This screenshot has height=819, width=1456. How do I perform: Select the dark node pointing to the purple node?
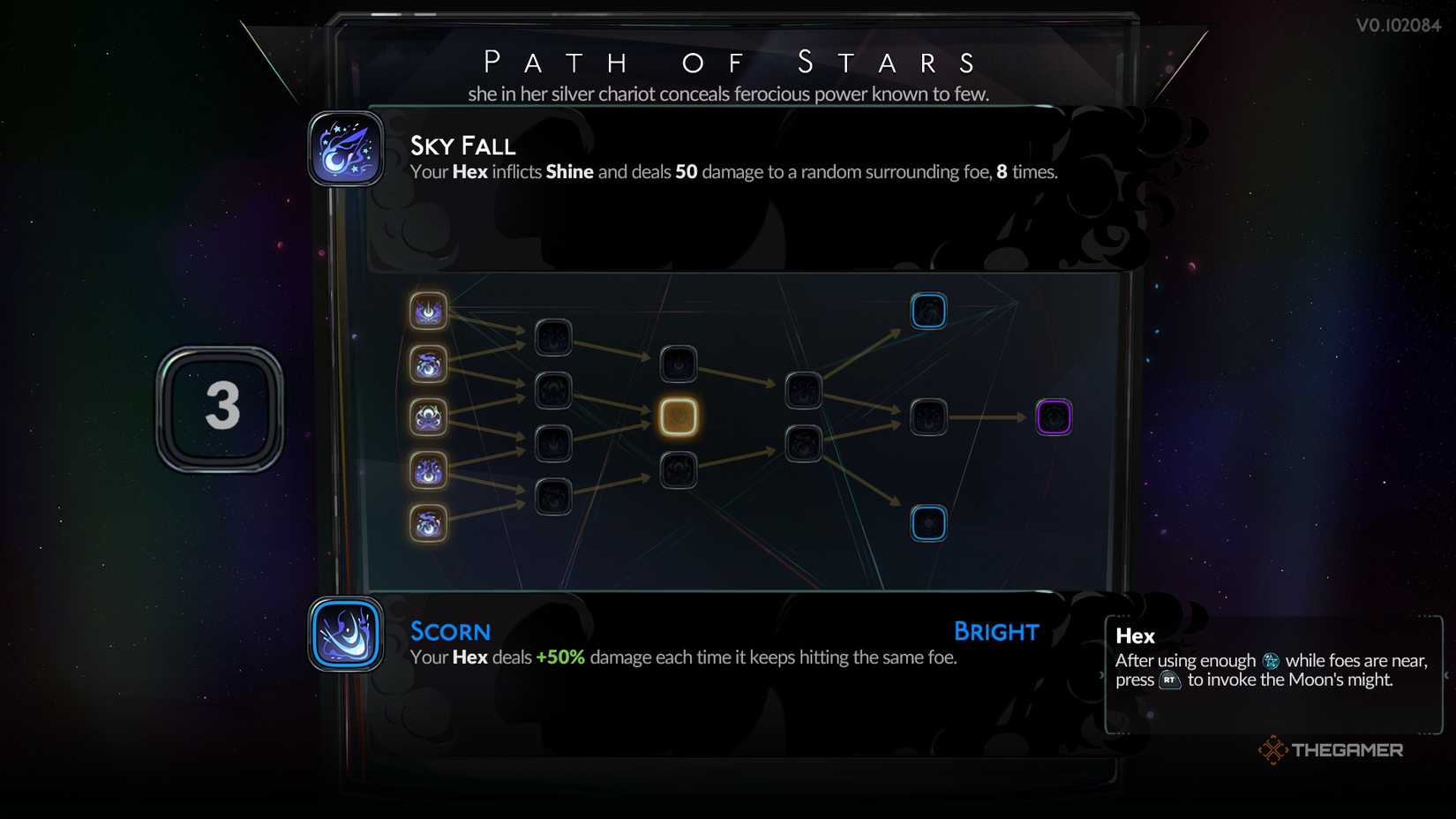click(x=928, y=417)
